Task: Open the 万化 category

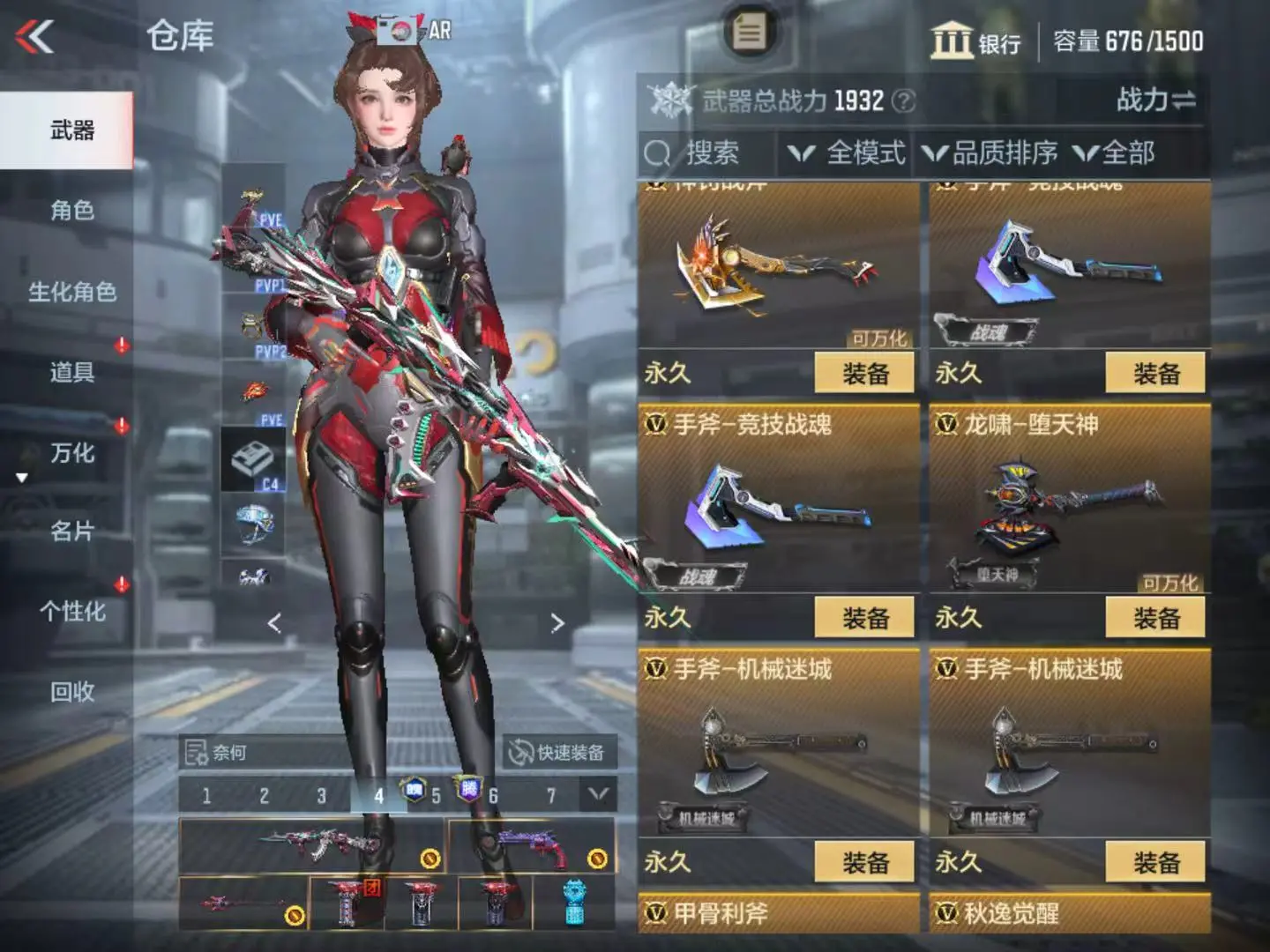Action: tap(71, 453)
